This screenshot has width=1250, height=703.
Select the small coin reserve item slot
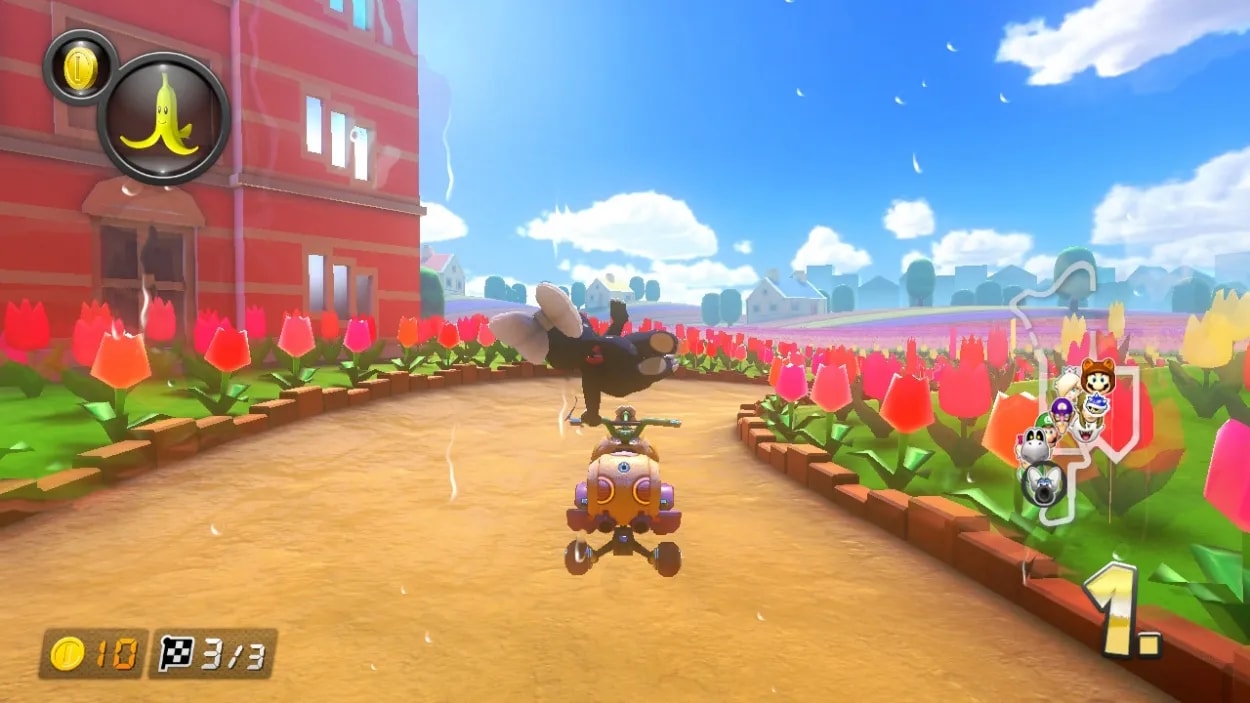point(81,67)
